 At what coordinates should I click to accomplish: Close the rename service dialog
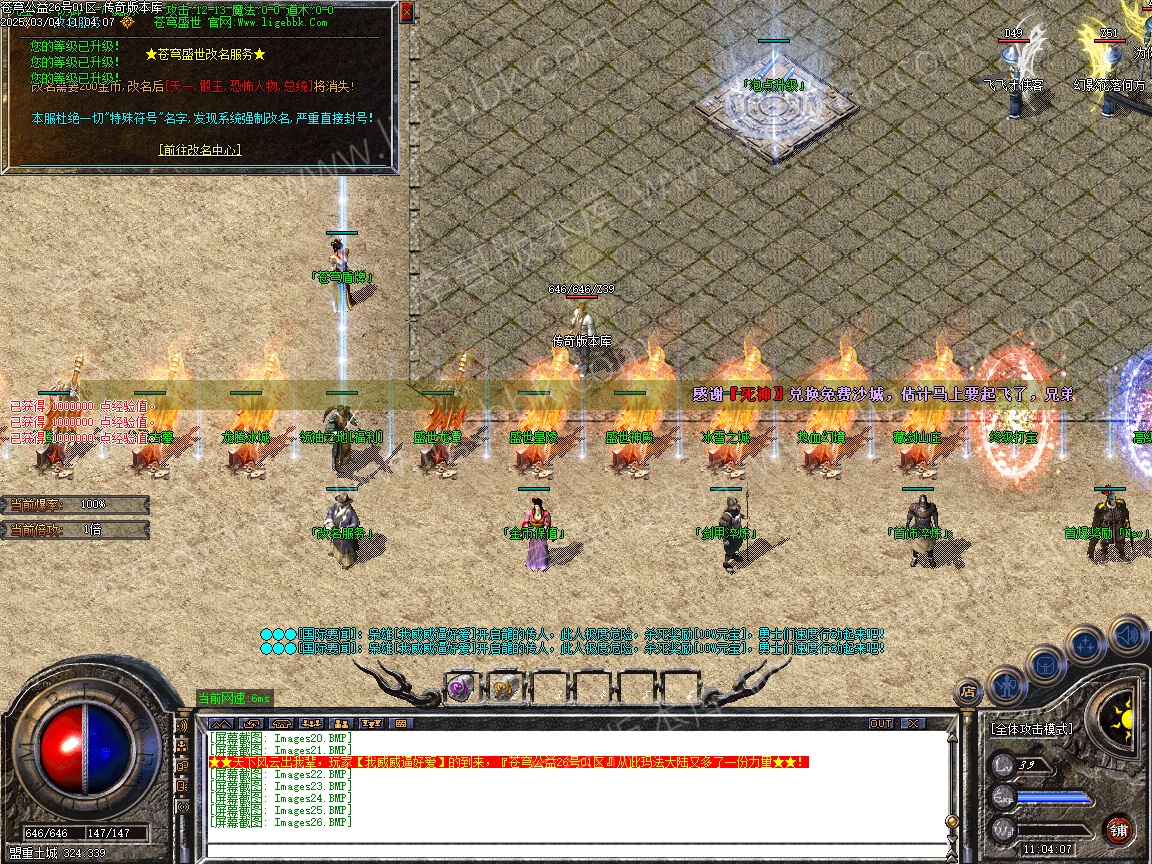coord(406,13)
